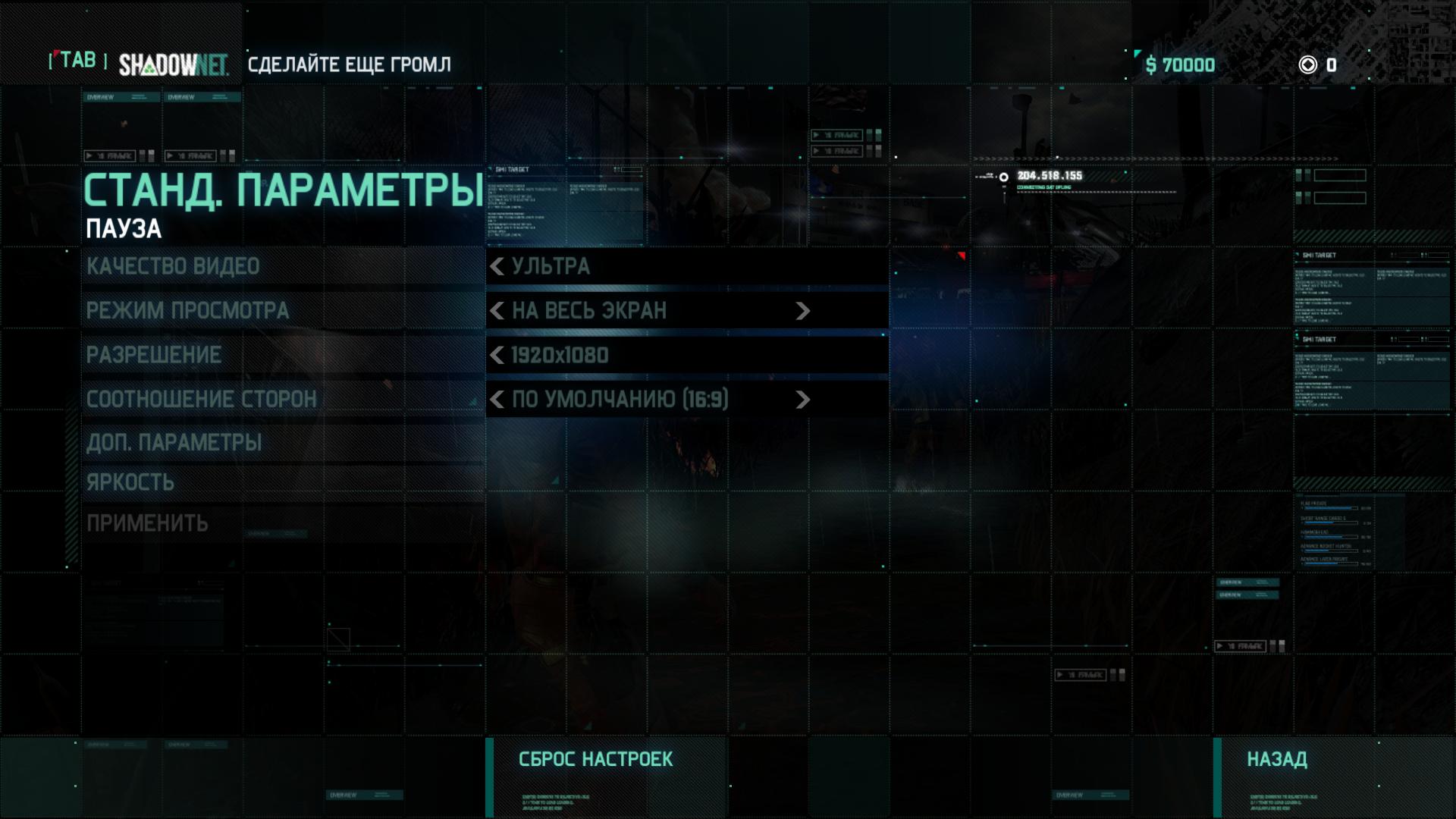Click СБРОС НАСТРОЕК to reset settings

tap(595, 760)
